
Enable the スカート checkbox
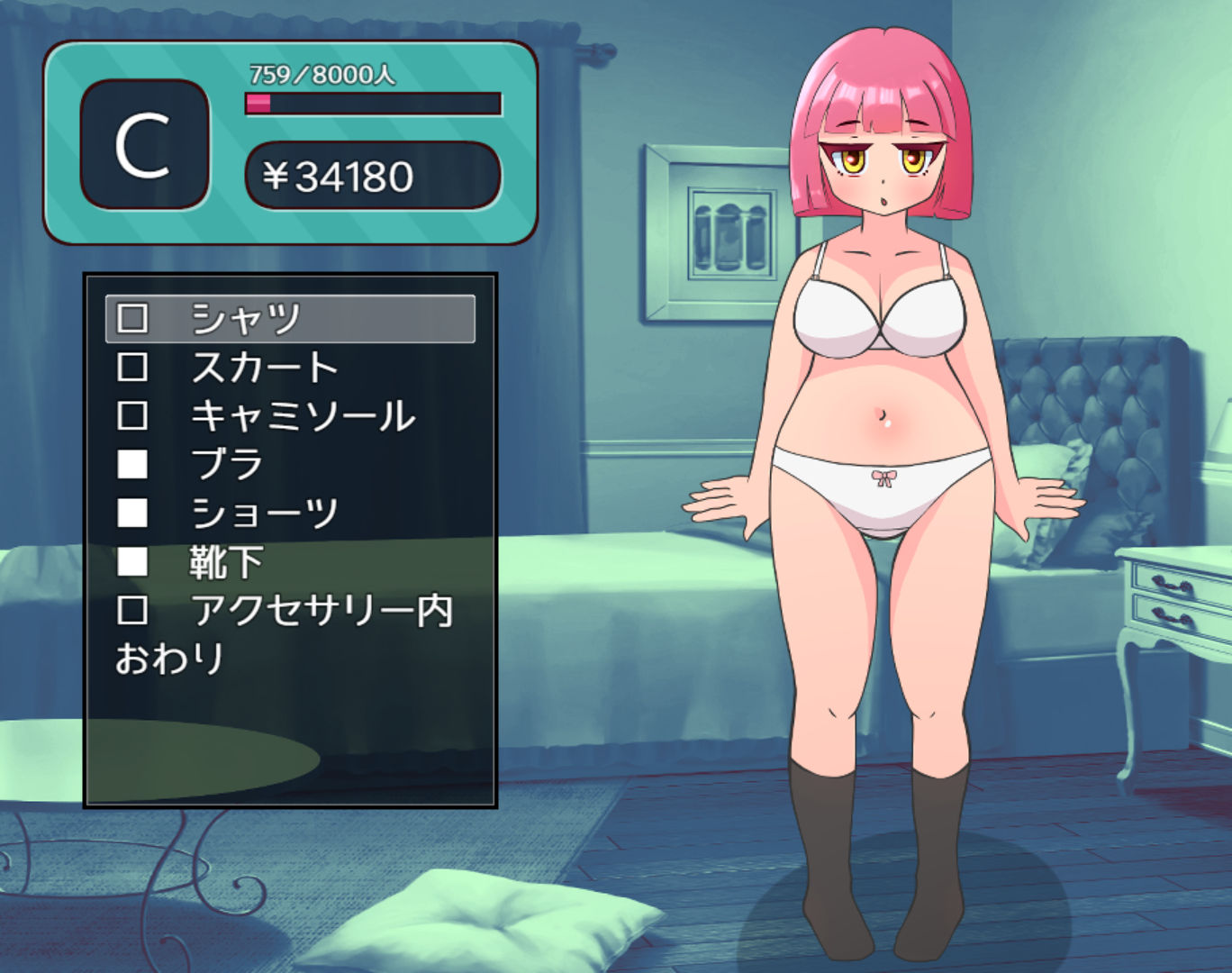(133, 366)
